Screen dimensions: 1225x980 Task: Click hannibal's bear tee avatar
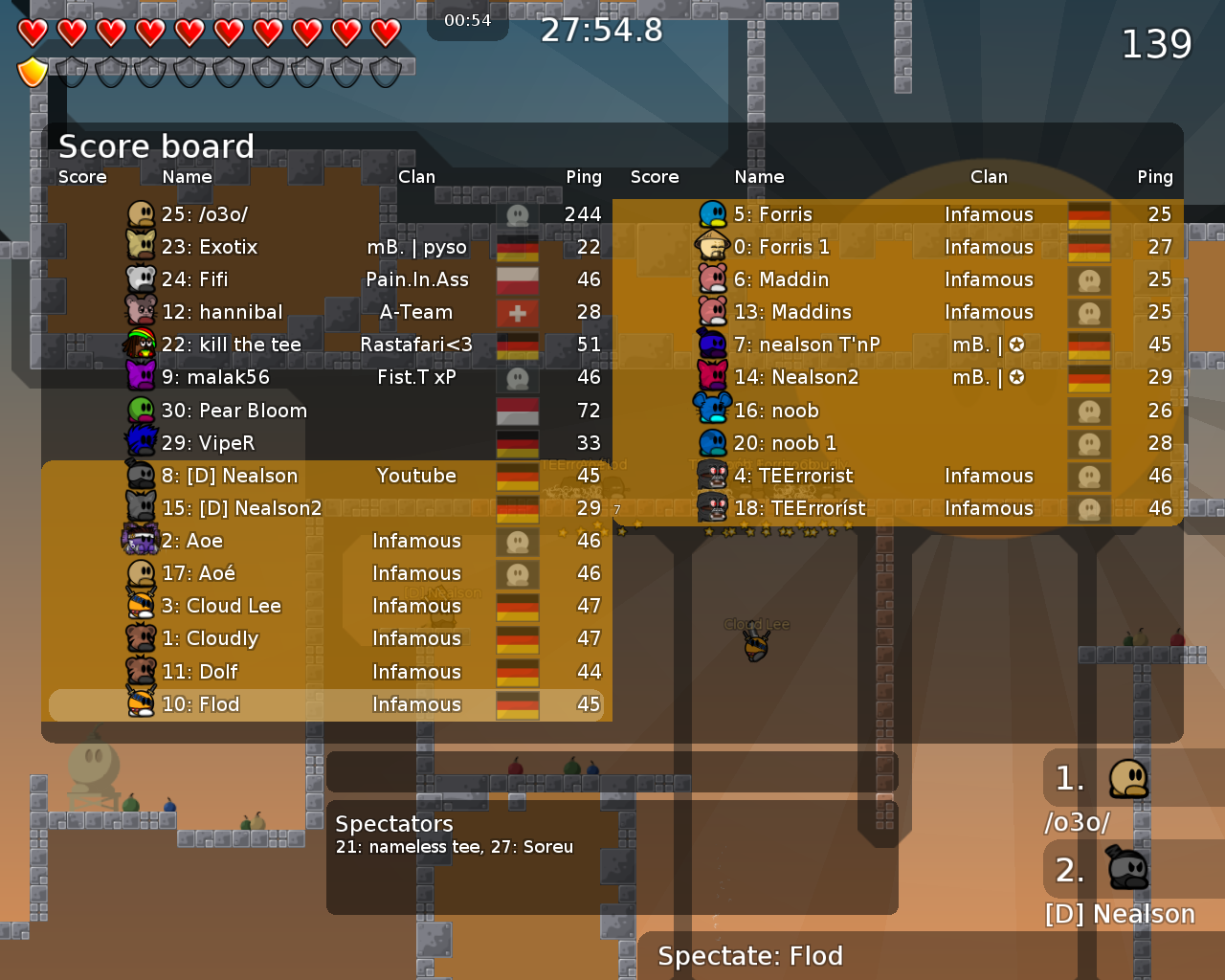pos(141,312)
